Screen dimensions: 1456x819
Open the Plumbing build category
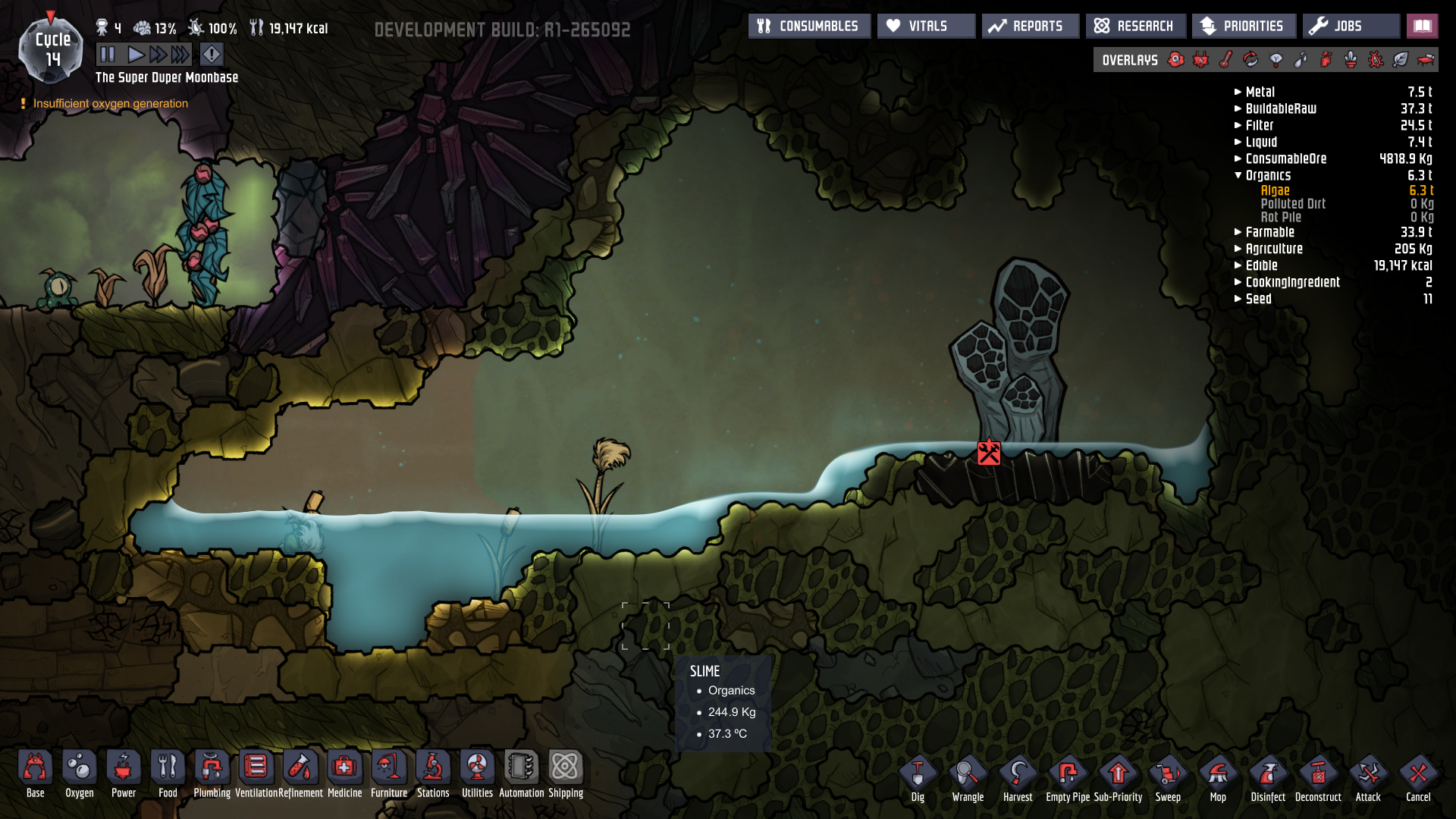212,773
